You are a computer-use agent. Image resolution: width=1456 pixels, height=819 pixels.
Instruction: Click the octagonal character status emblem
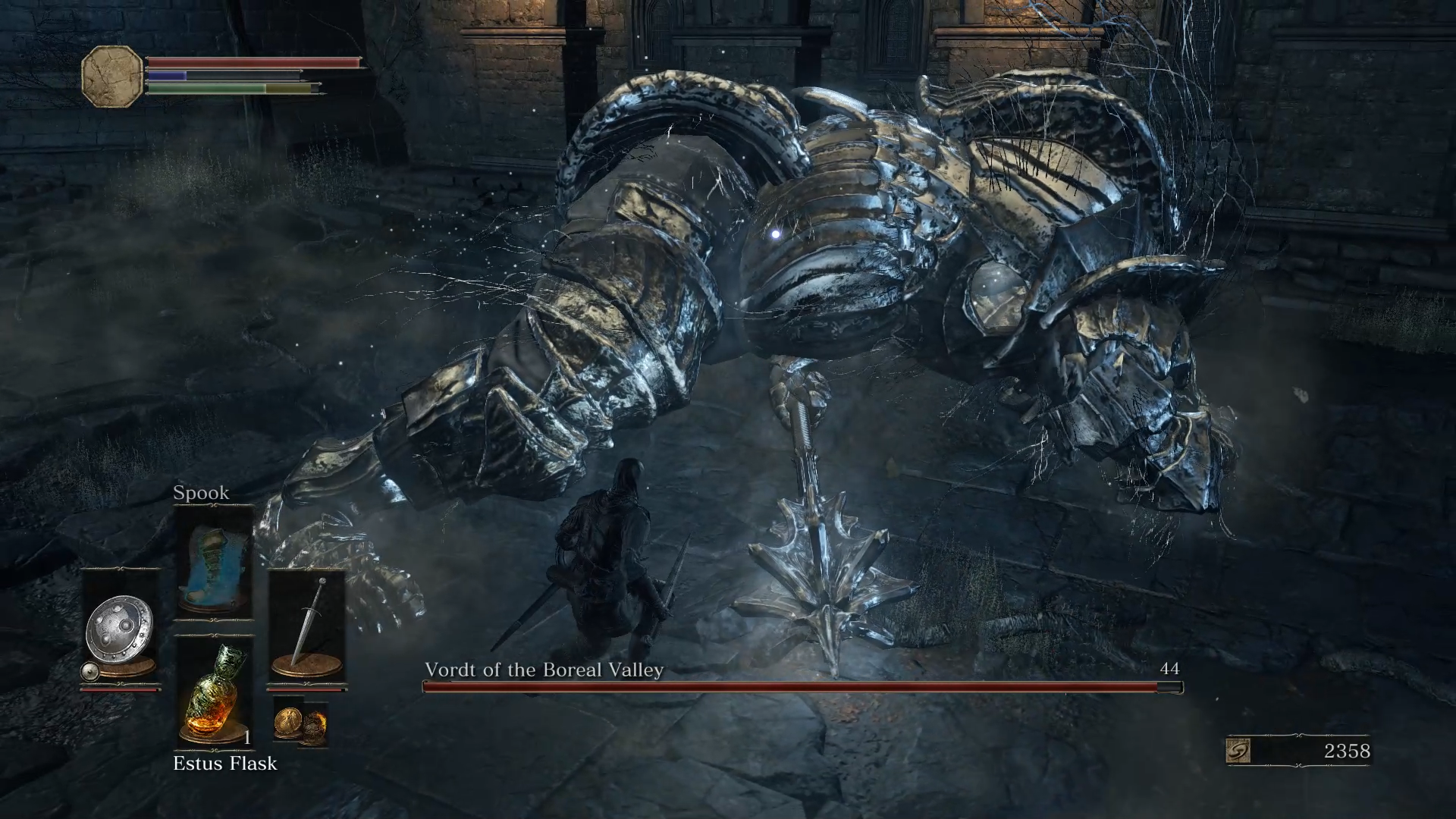tap(111, 77)
